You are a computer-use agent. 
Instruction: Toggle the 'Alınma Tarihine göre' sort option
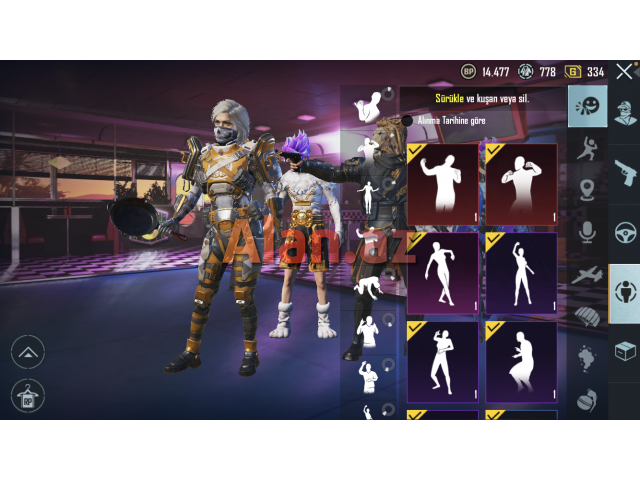click(407, 121)
